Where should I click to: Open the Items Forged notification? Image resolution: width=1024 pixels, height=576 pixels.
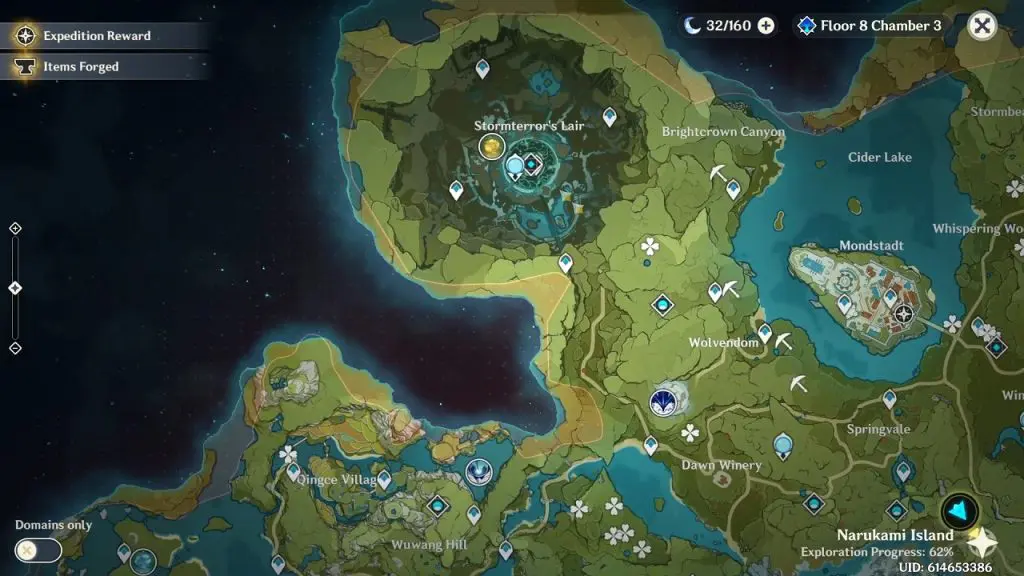[80, 67]
